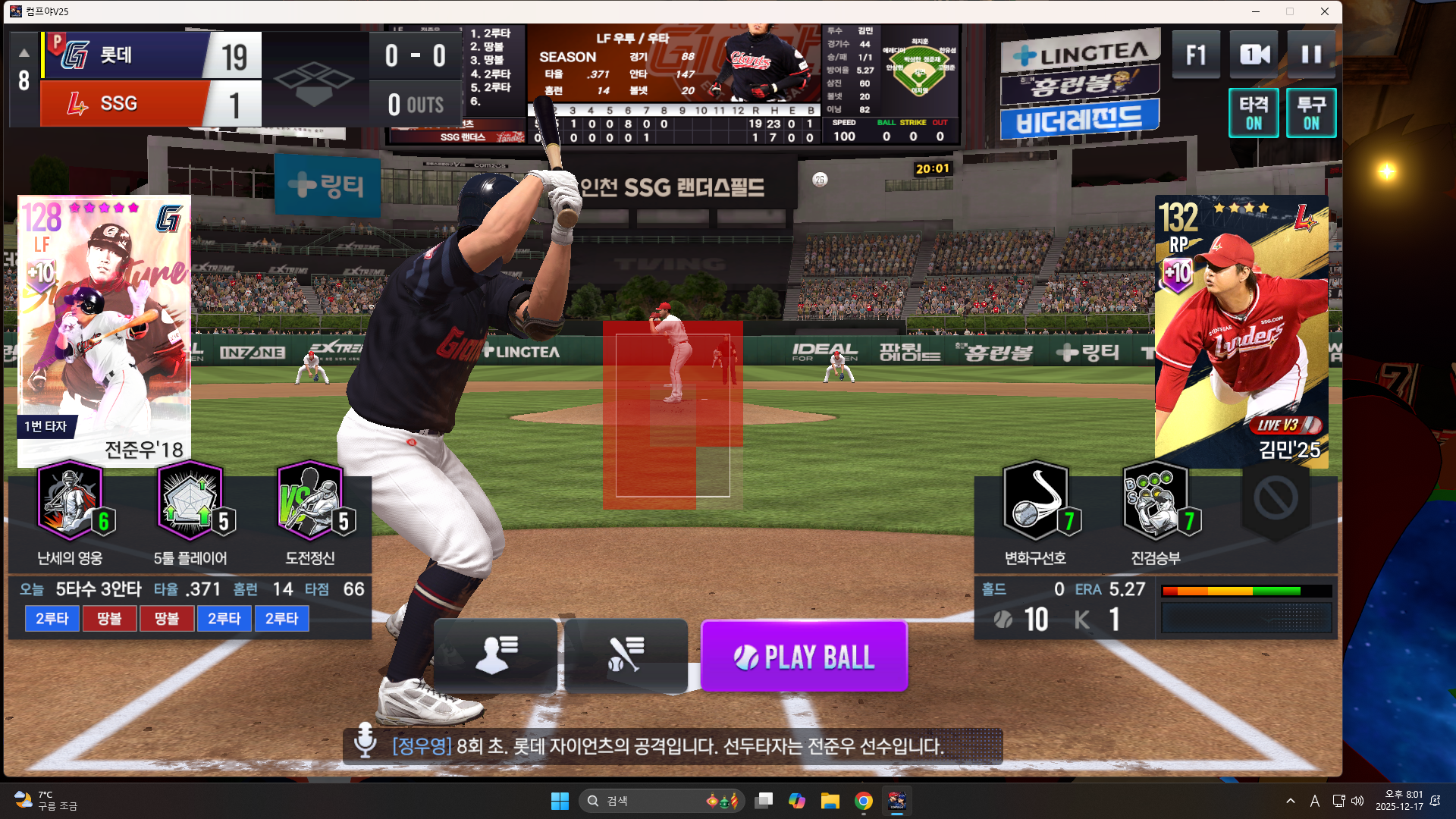
Task: Select the 난세의 영웅 skill icon
Action: click(71, 501)
